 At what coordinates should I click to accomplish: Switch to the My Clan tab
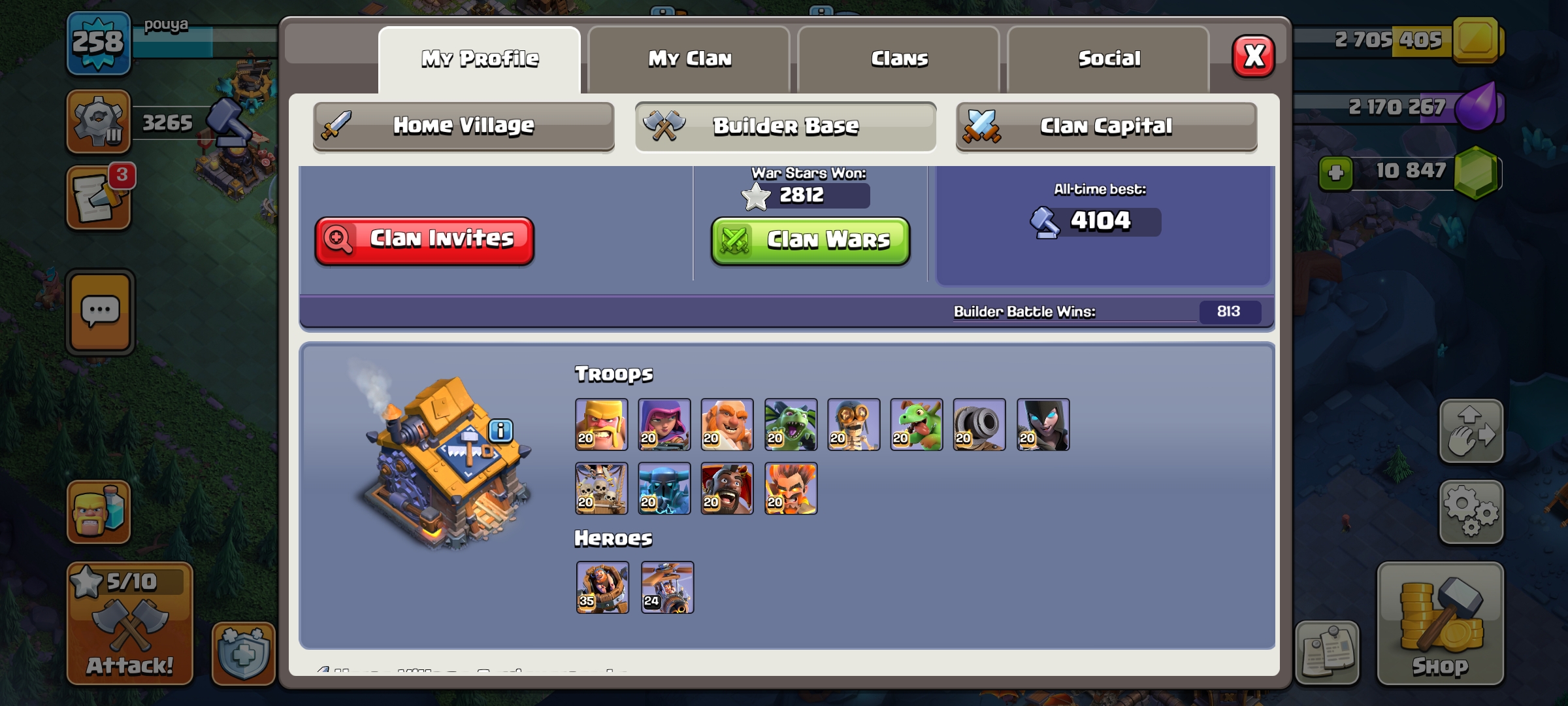coord(689,59)
